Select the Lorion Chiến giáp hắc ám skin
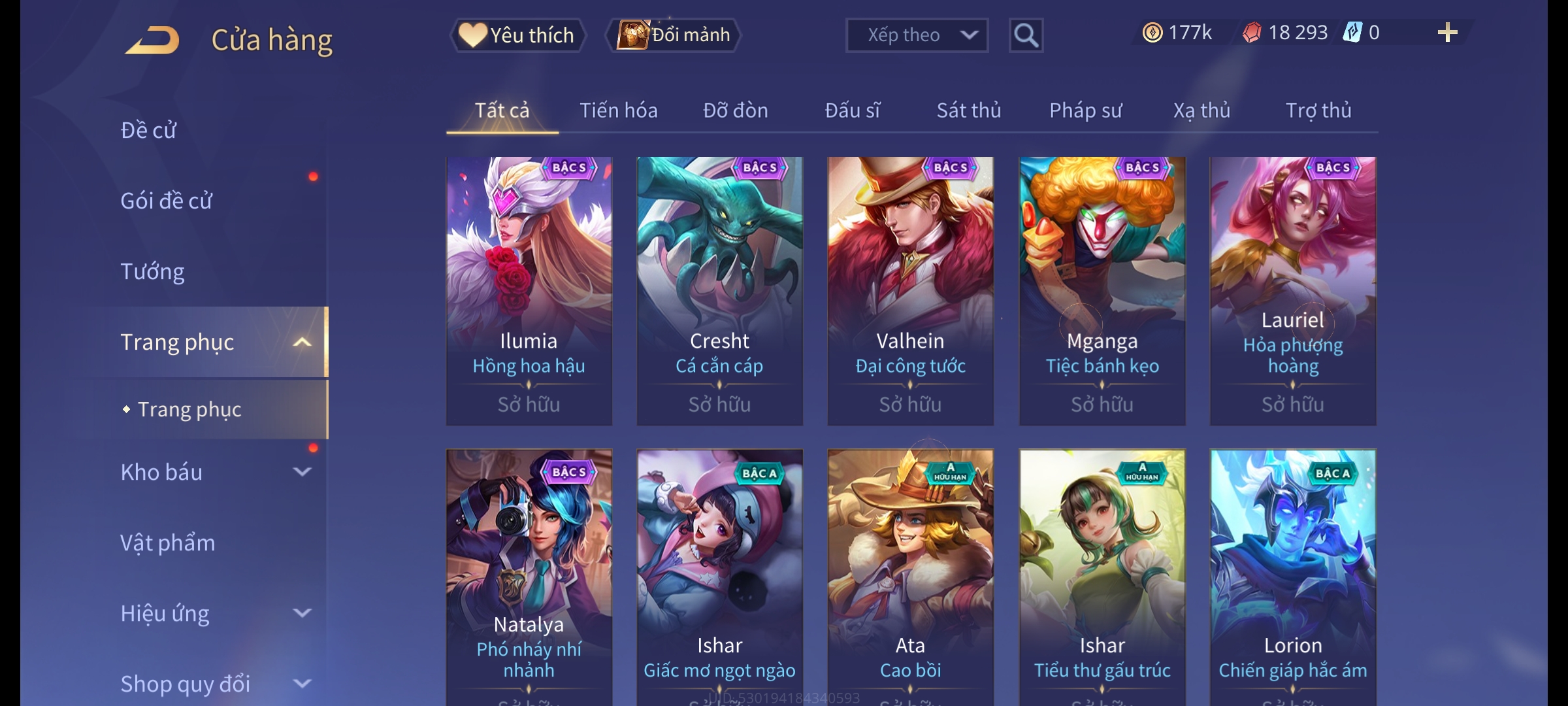Image resolution: width=1568 pixels, height=706 pixels. tap(1292, 575)
